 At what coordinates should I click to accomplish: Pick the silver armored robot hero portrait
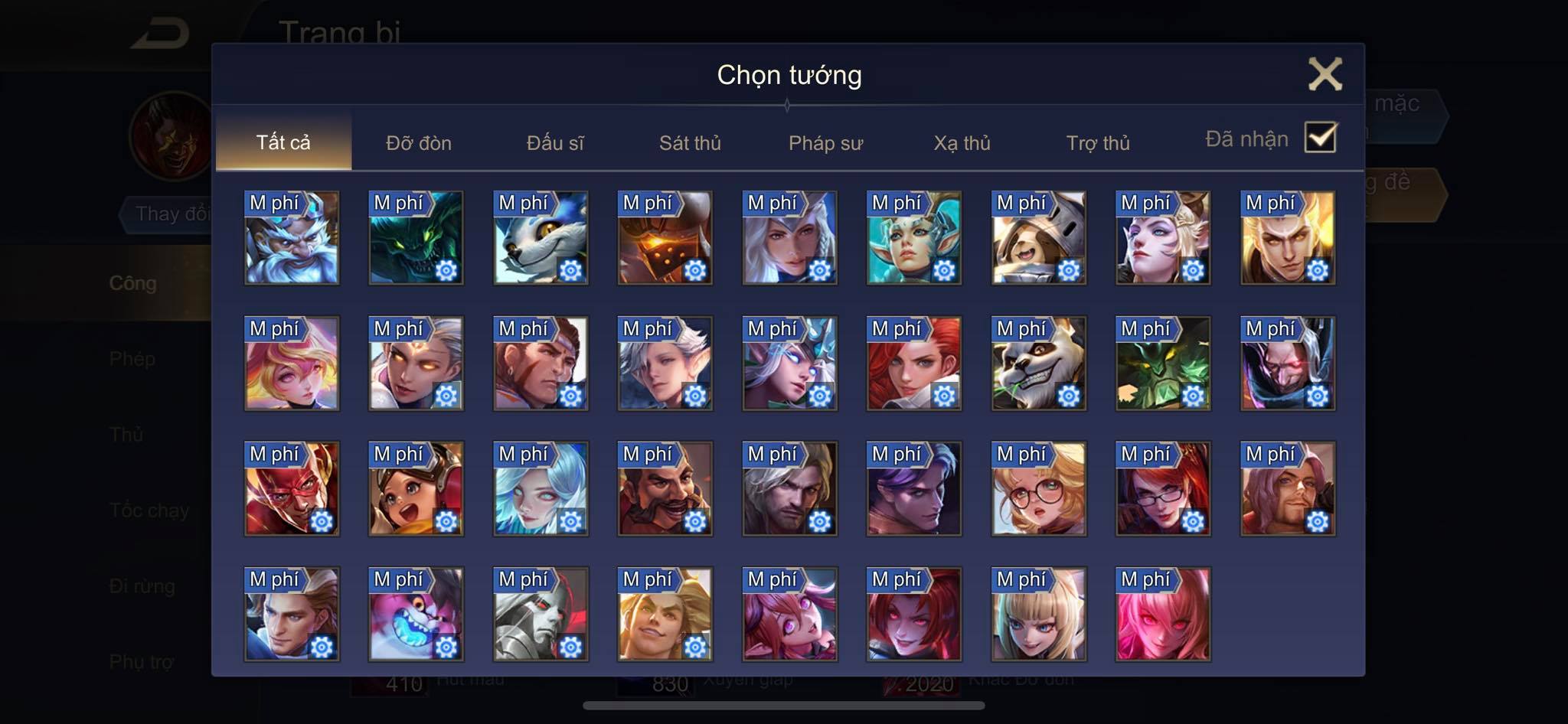541,614
